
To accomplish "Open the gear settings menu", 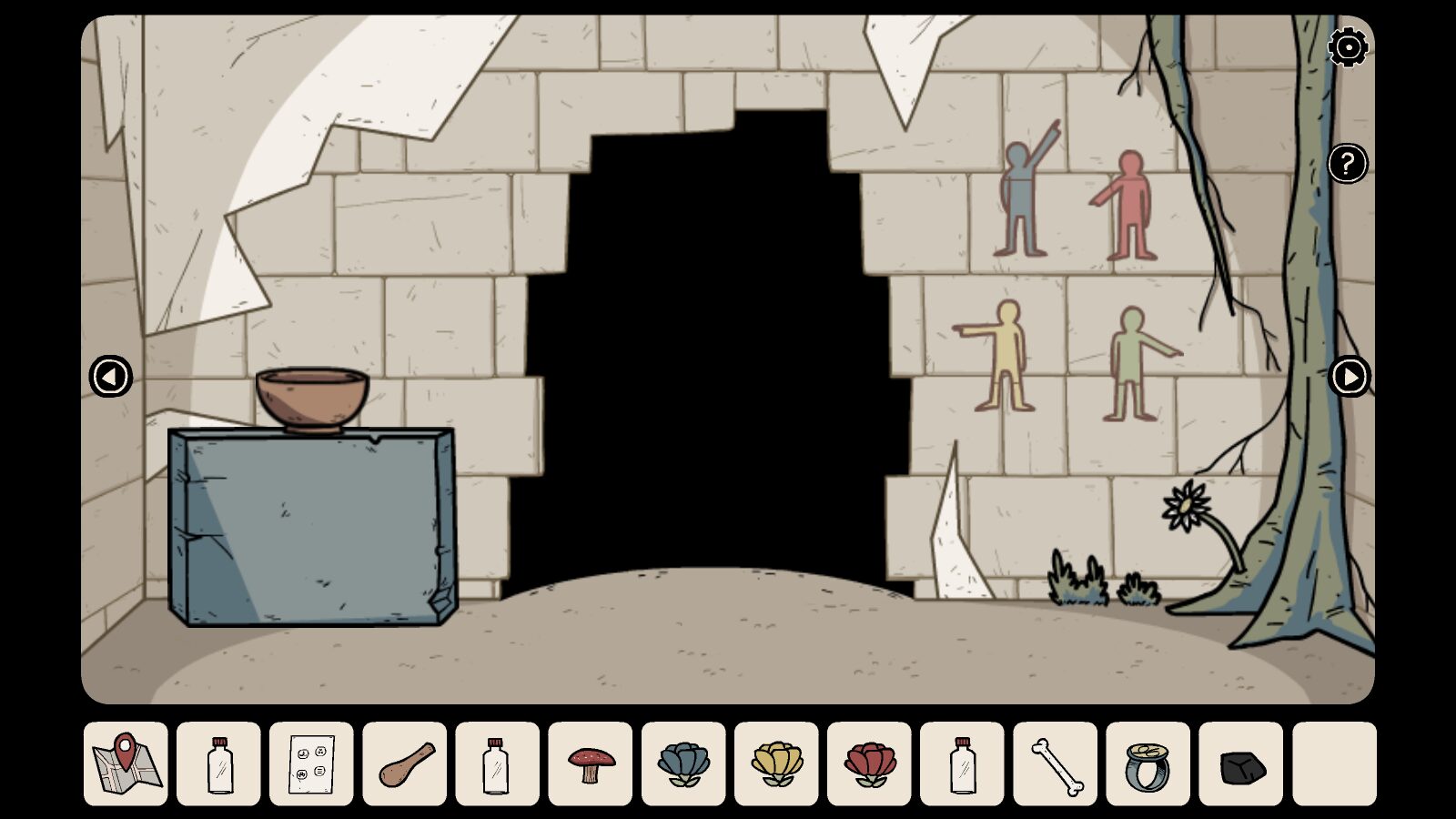I will [1348, 47].
